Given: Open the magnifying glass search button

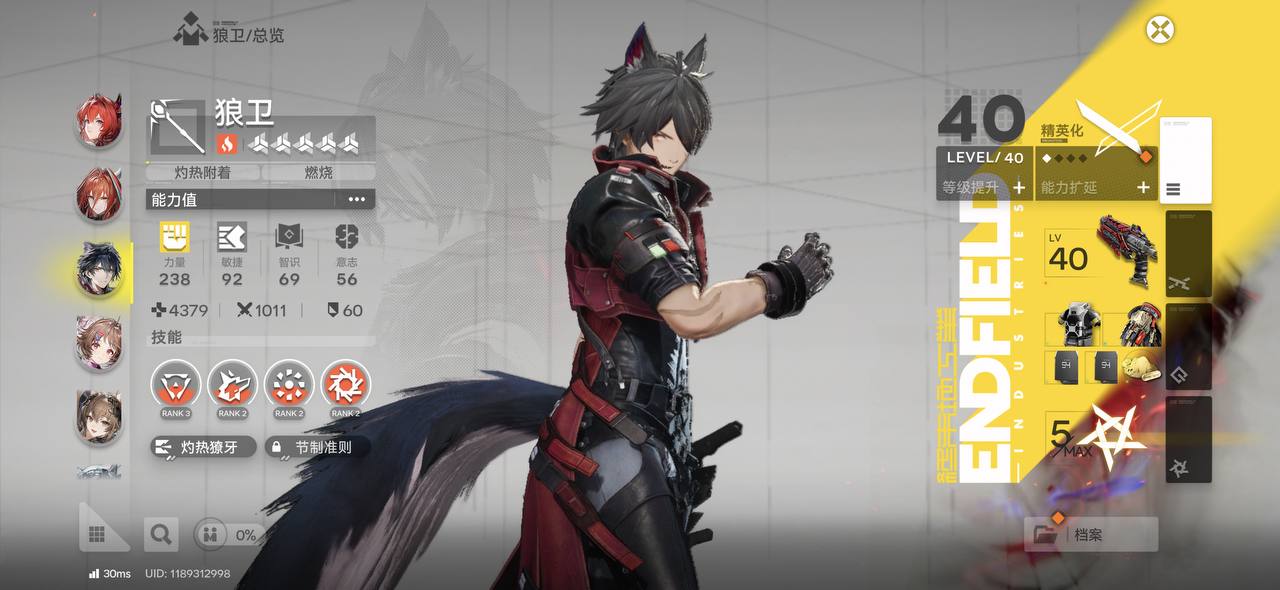Looking at the screenshot, I should click(x=160, y=535).
